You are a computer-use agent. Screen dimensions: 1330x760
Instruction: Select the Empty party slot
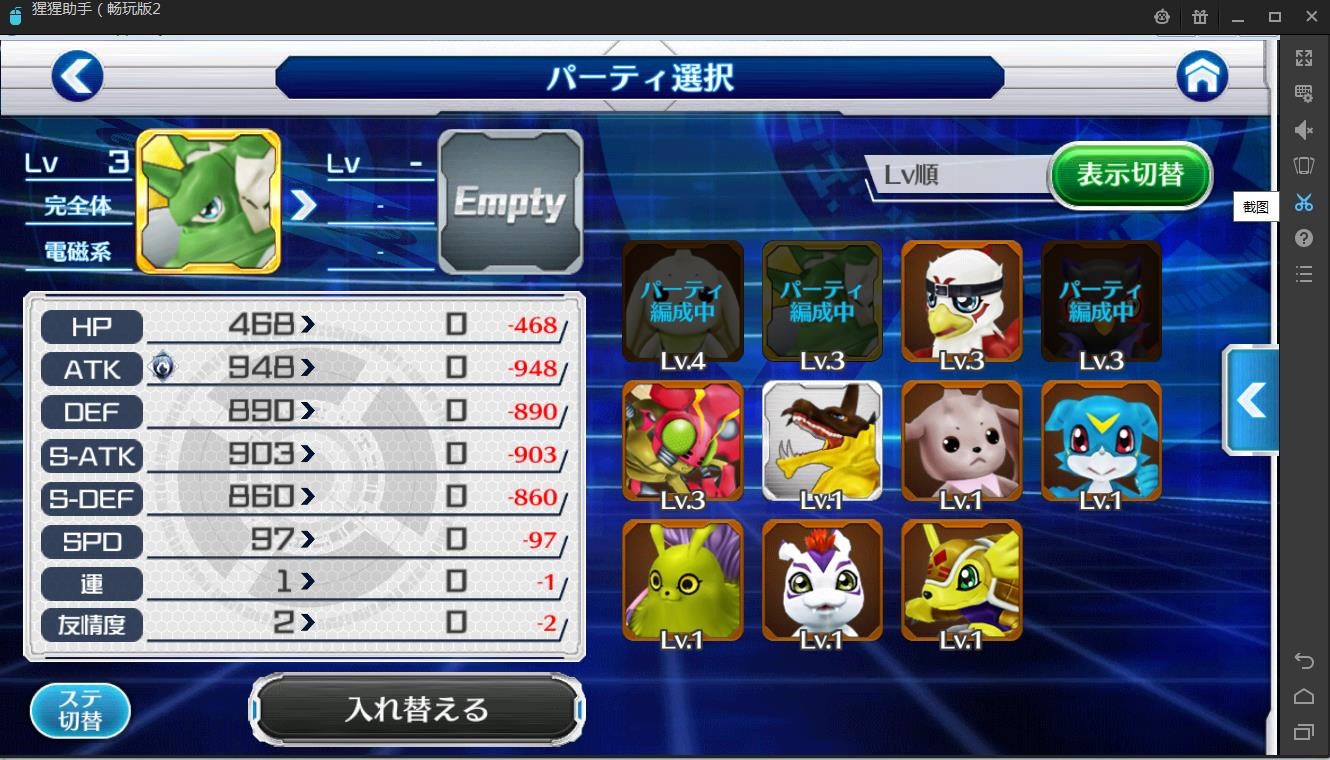pos(510,202)
